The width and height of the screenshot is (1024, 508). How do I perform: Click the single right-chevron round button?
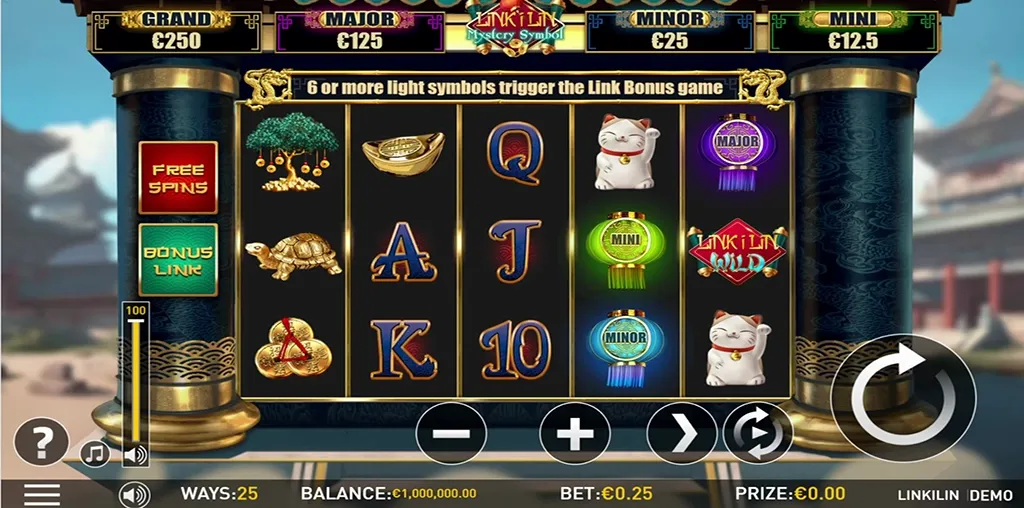682,433
